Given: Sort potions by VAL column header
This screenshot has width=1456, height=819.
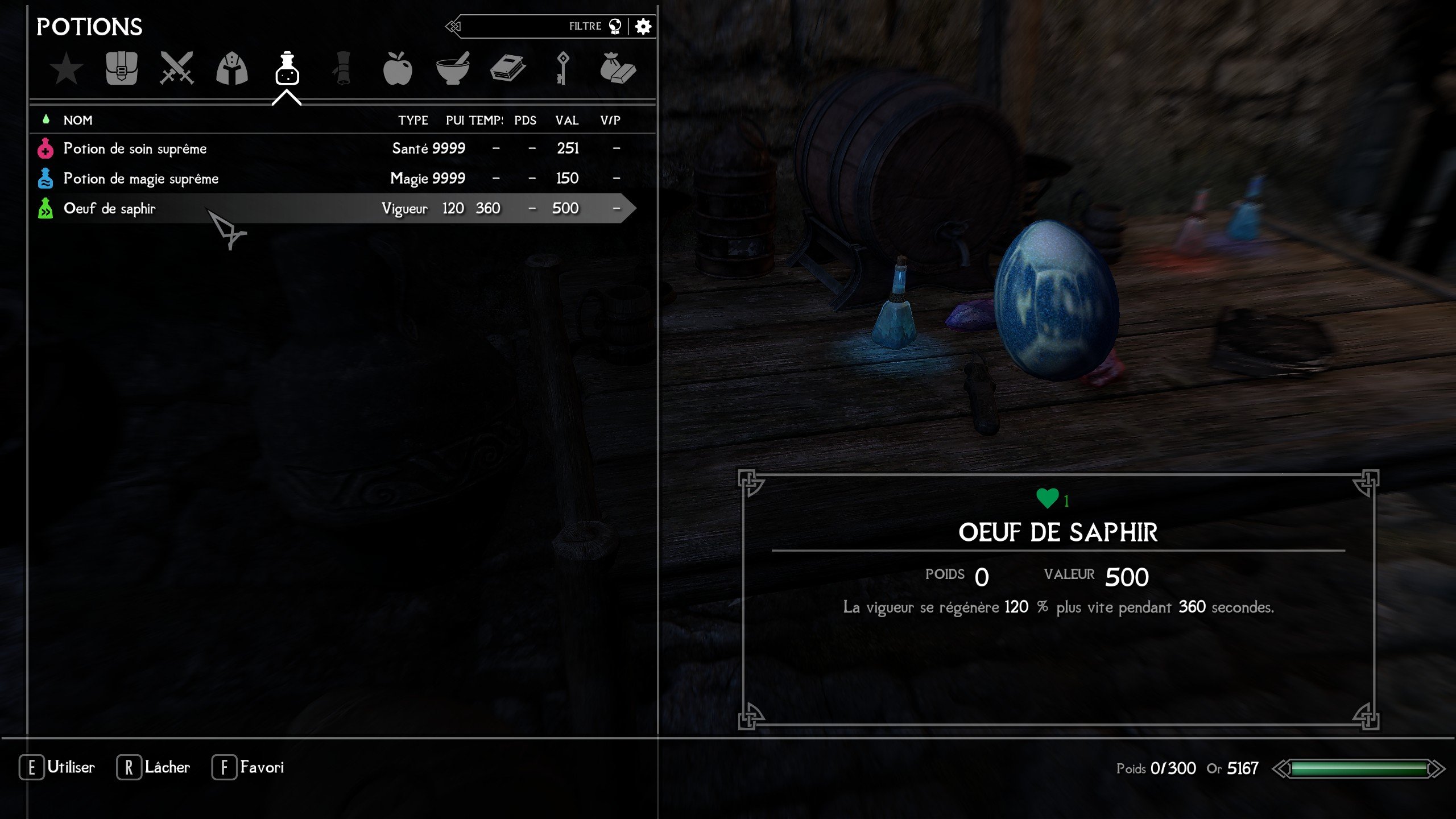Looking at the screenshot, I should tap(567, 120).
